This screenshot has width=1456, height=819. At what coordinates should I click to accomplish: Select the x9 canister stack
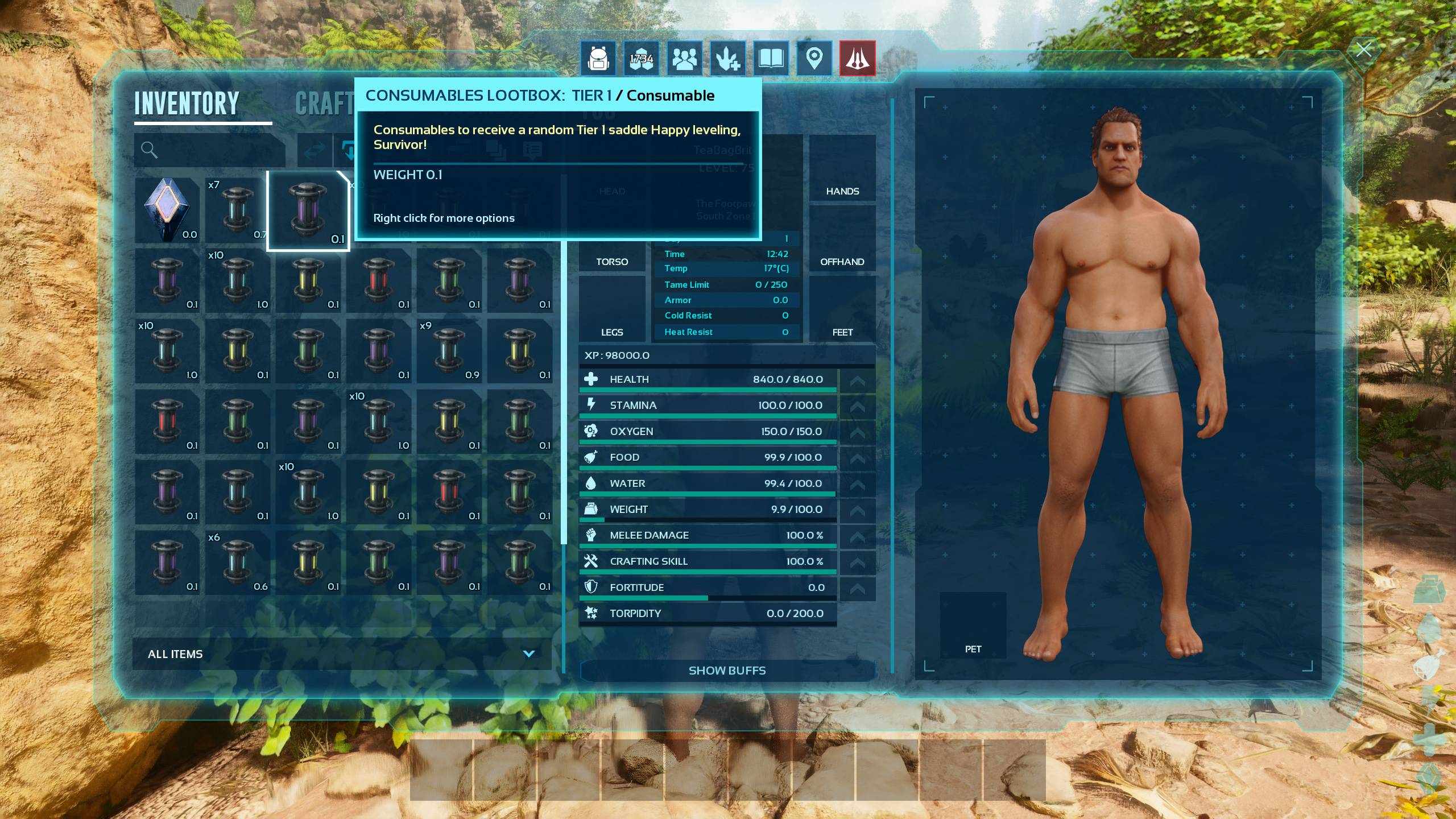click(449, 351)
